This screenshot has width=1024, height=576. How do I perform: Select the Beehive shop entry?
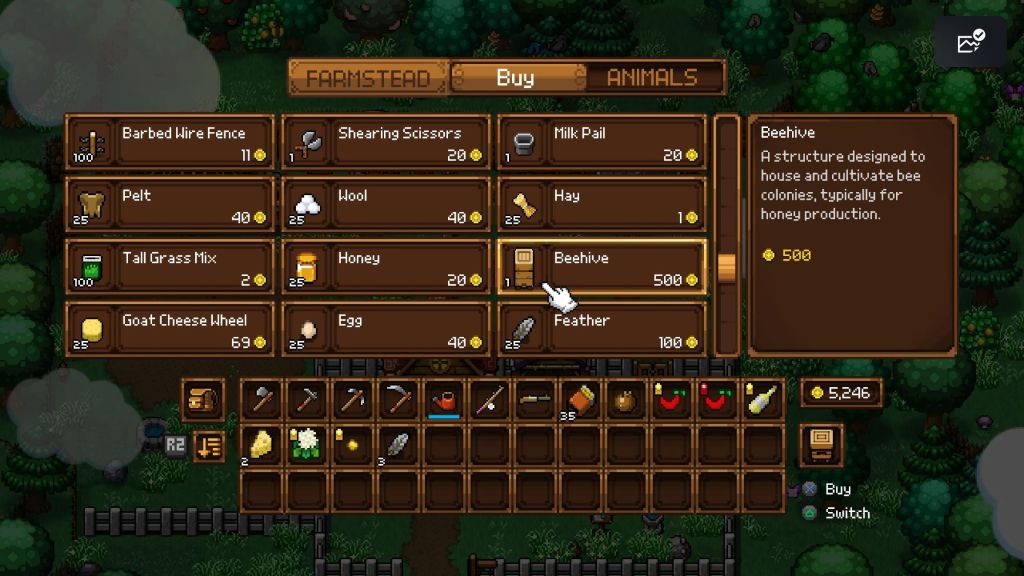click(601, 268)
